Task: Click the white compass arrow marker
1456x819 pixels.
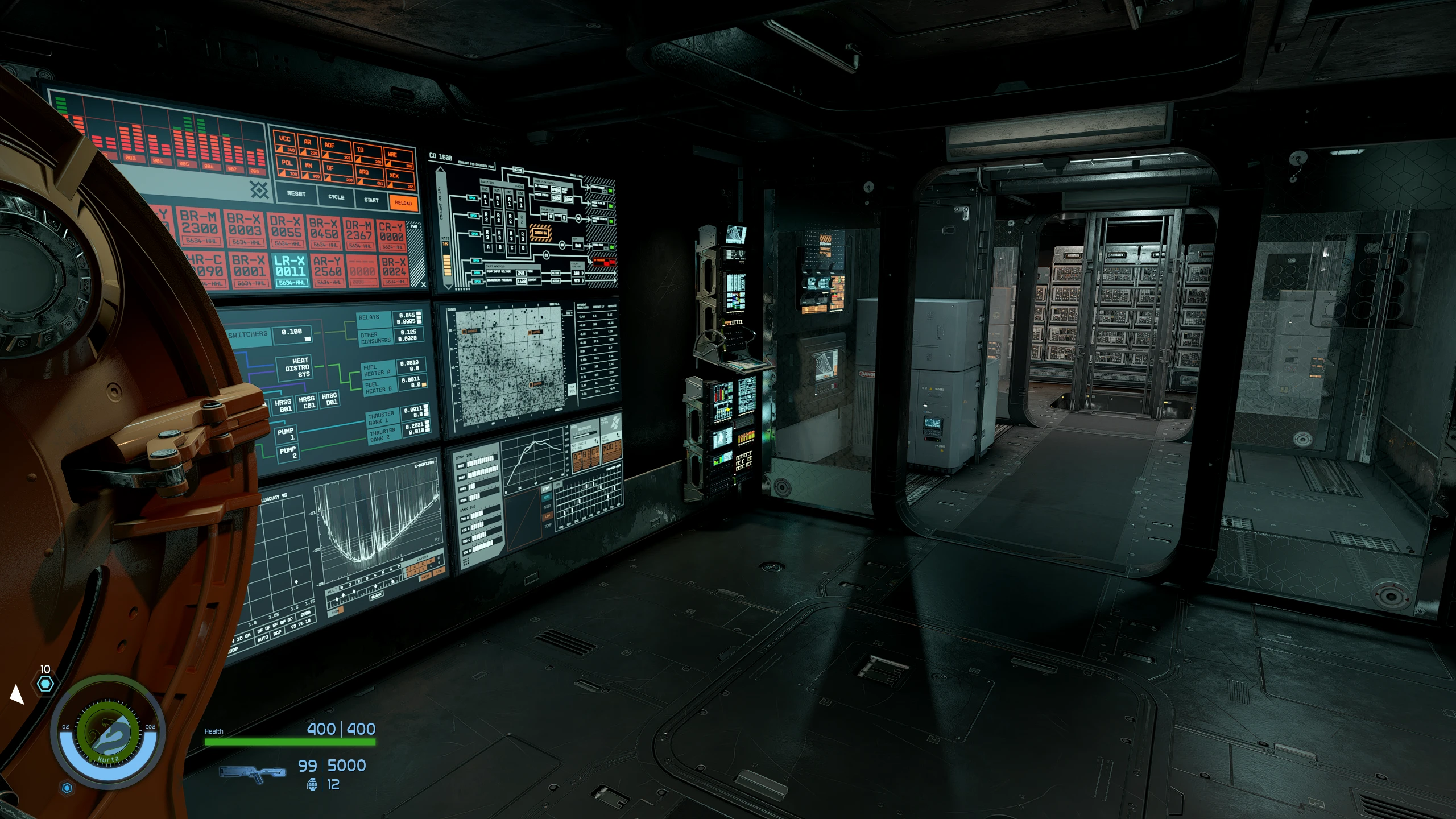Action: click(16, 694)
